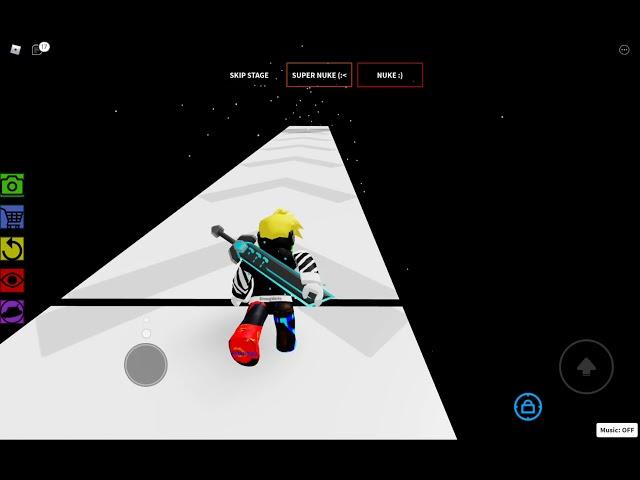Open the three-dot options menu
This screenshot has width=640, height=480.
tap(624, 50)
